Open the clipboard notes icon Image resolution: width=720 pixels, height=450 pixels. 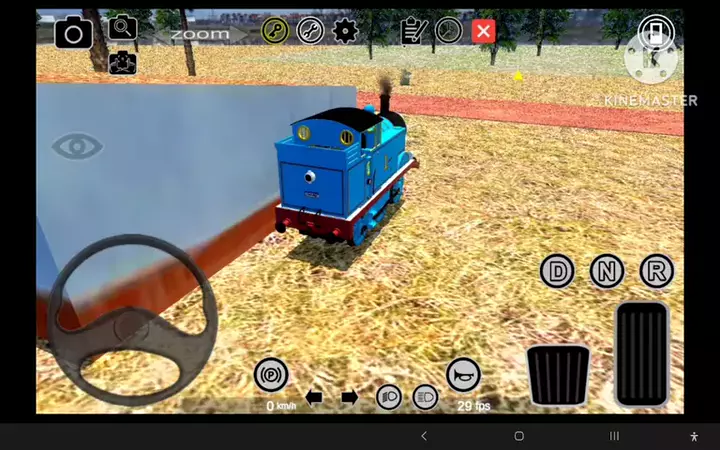pos(413,31)
